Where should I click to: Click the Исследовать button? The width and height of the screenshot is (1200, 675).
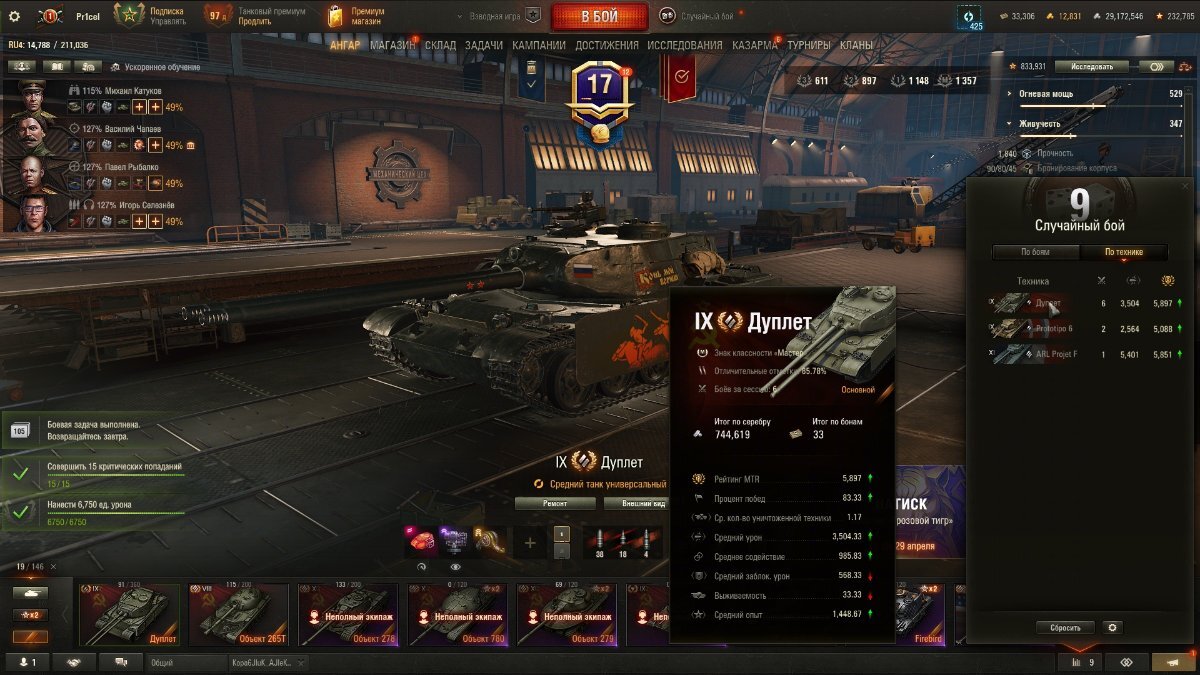(x=1091, y=67)
